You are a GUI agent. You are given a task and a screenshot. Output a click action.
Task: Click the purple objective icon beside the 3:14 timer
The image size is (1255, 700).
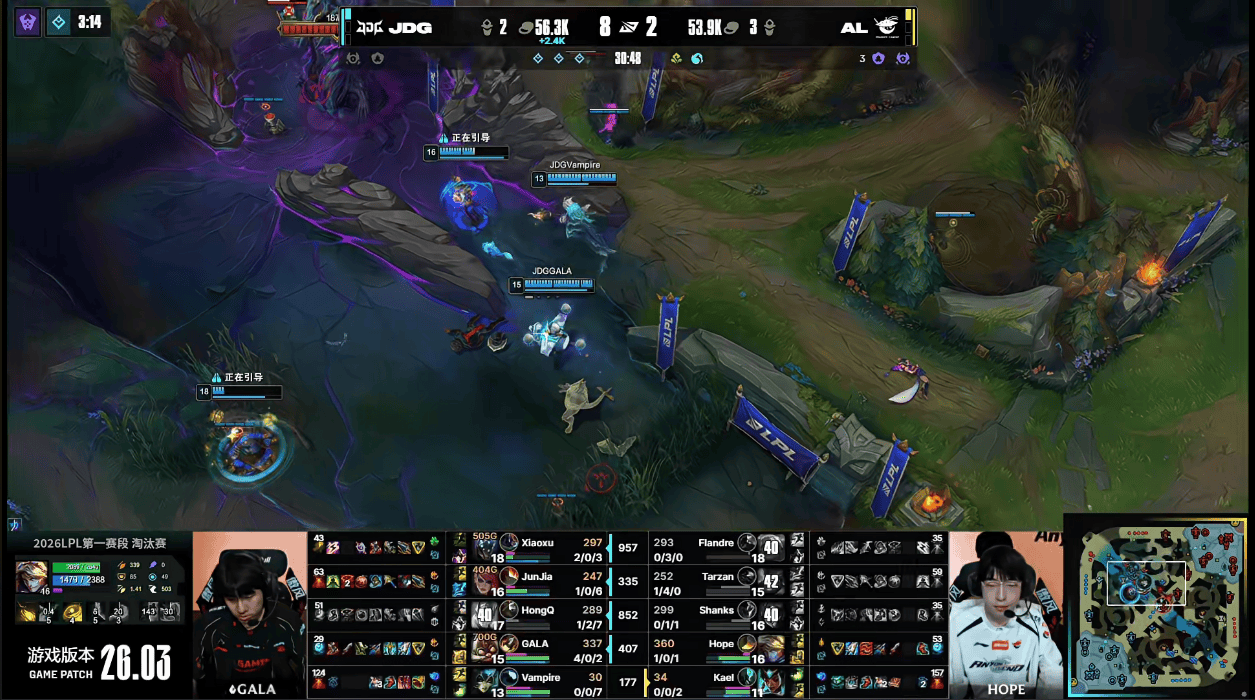click(x=28, y=21)
